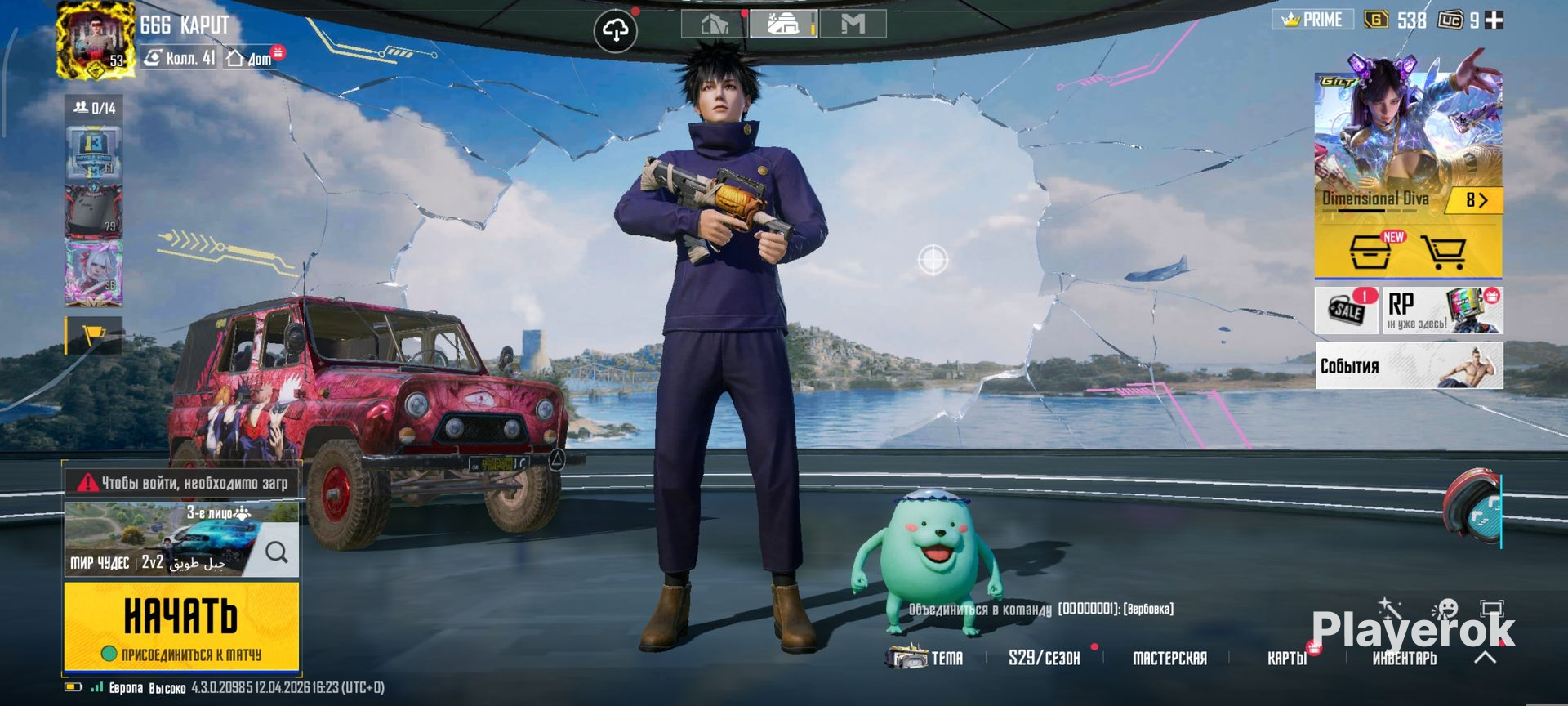Open the МАСТЕРСКАЯ workshop menu

coord(1169,658)
